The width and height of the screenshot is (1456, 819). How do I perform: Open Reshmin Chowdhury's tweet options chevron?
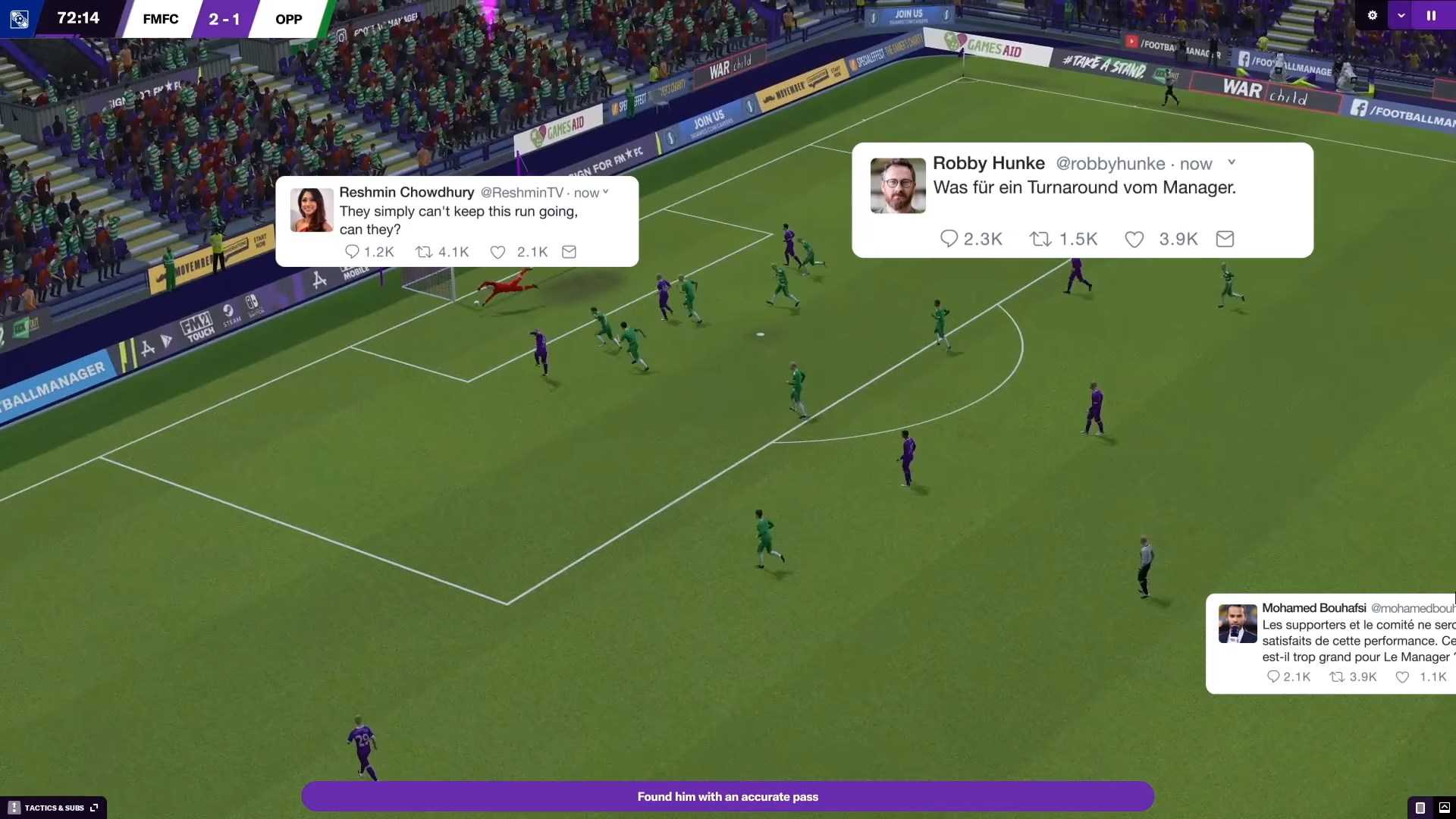(605, 192)
